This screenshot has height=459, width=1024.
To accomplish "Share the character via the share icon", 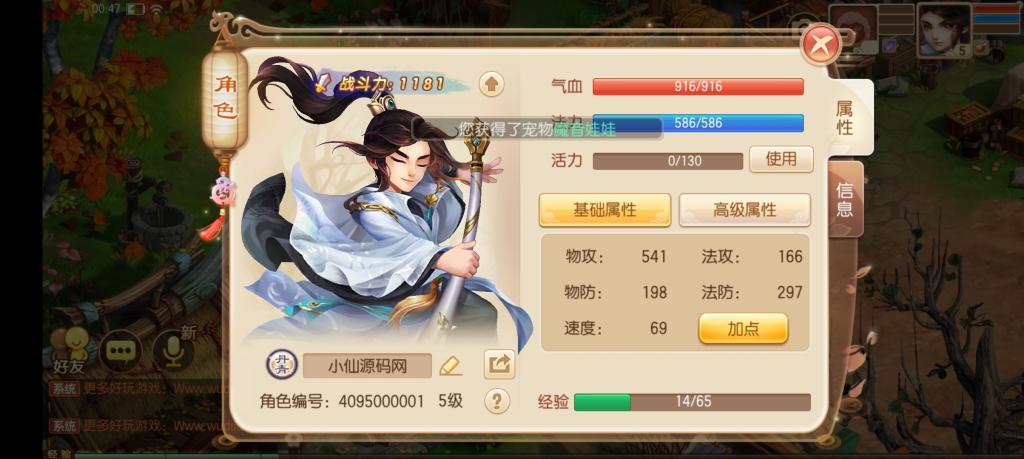I will click(x=498, y=364).
